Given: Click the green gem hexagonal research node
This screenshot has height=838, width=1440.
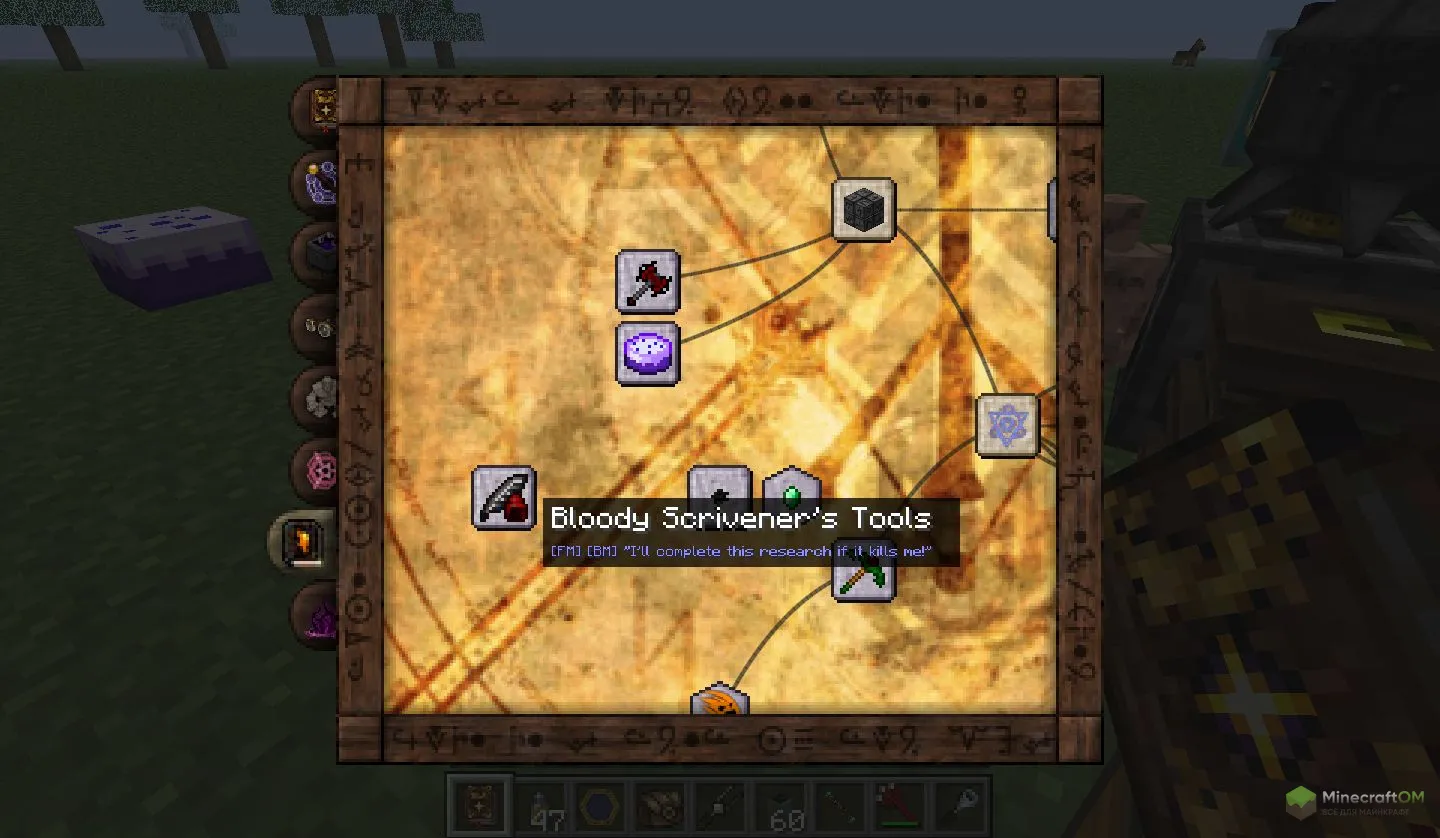Looking at the screenshot, I should pos(791,492).
